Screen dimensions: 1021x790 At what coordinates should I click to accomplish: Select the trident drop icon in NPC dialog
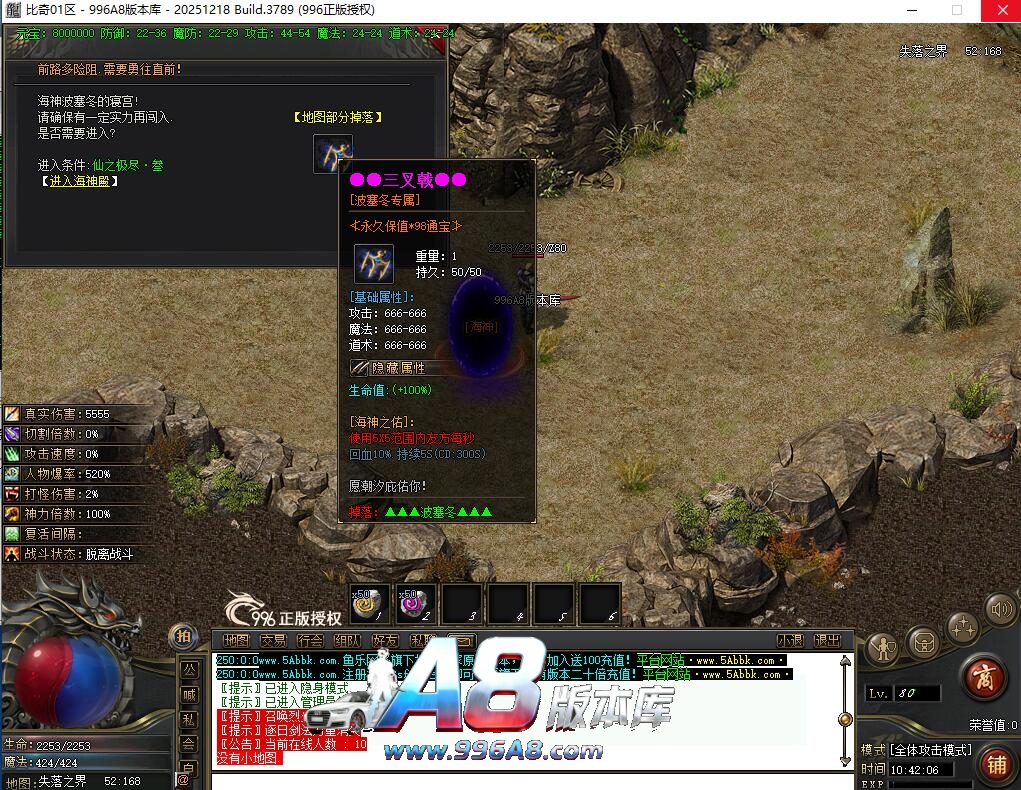(333, 153)
